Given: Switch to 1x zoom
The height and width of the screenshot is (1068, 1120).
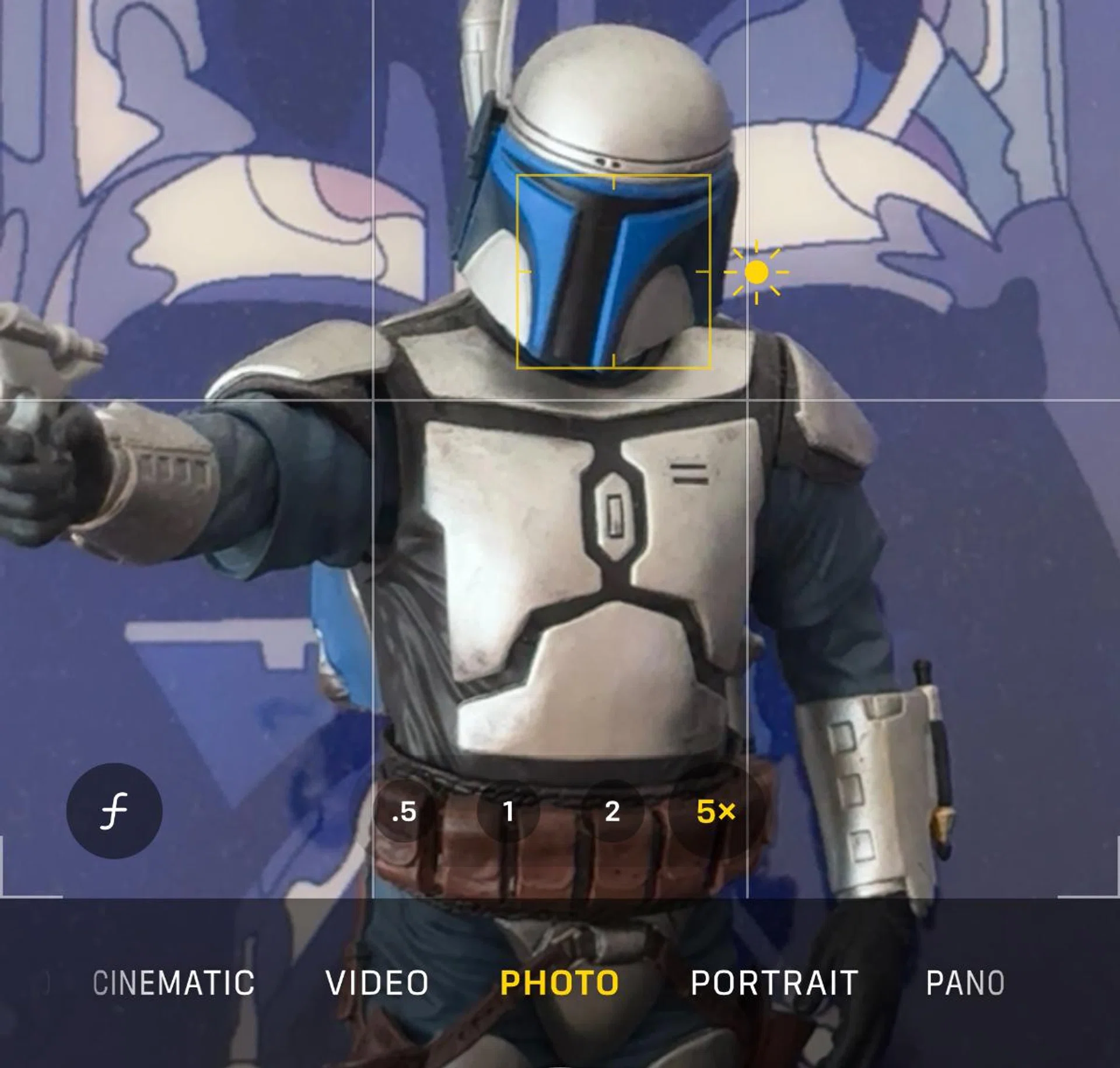Looking at the screenshot, I should click(x=508, y=812).
